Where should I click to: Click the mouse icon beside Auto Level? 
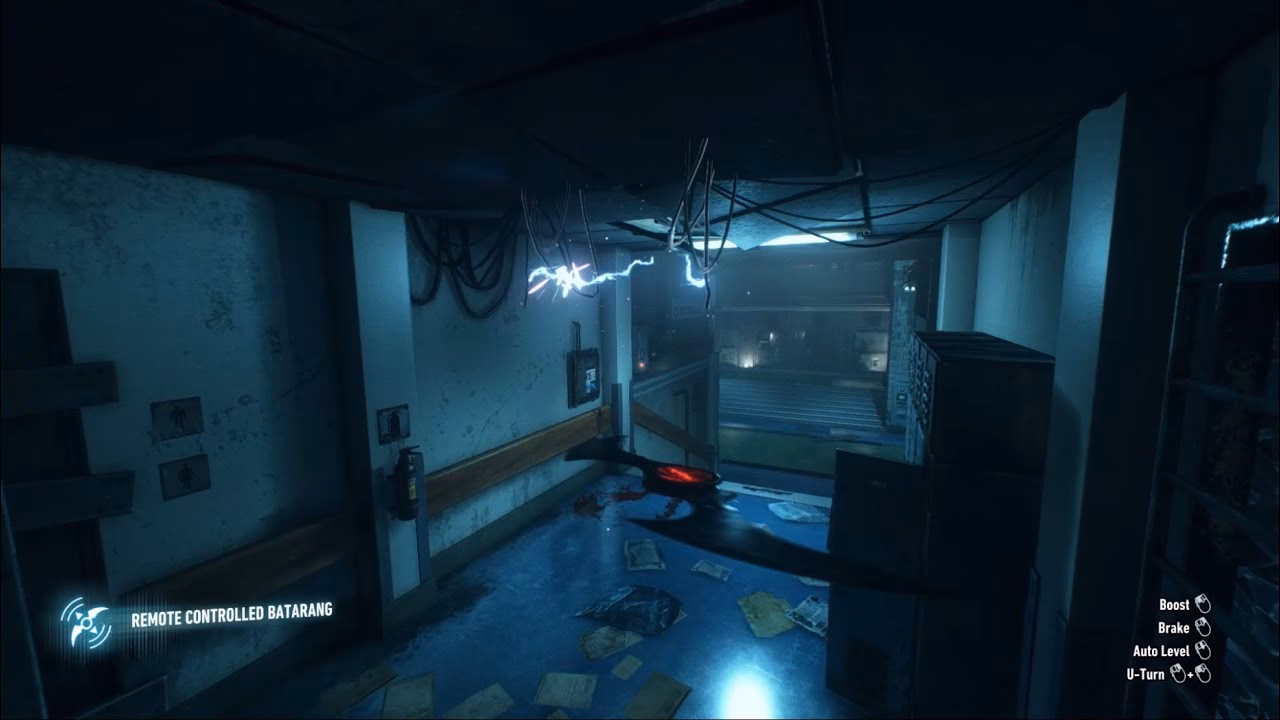point(1204,652)
